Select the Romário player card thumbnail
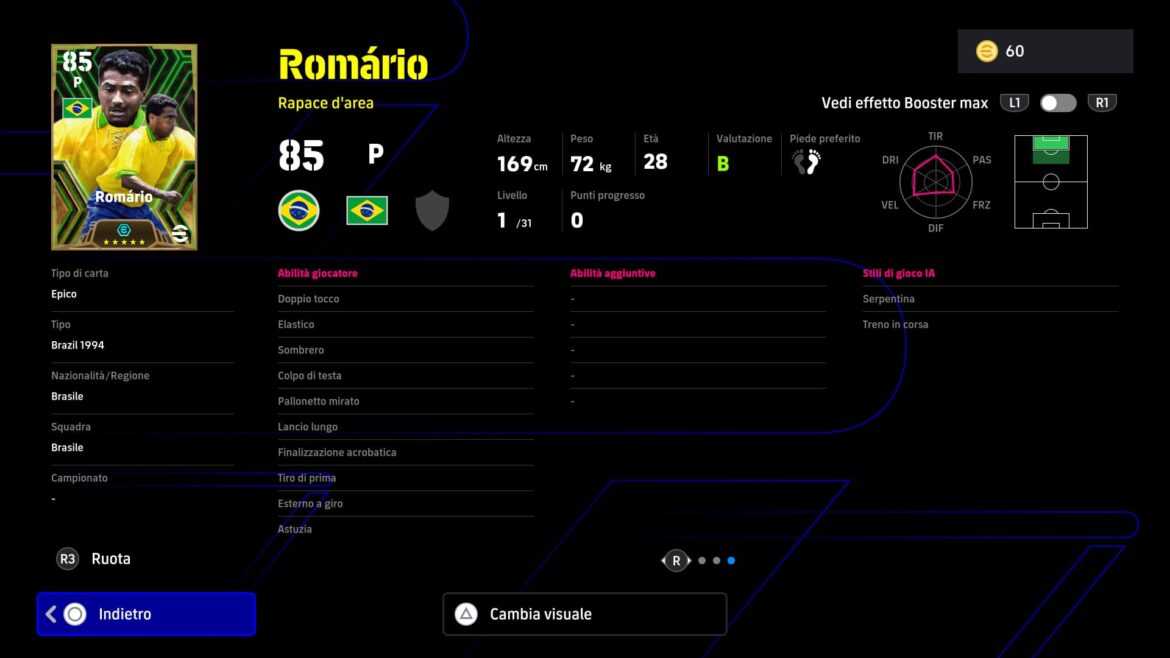The width and height of the screenshot is (1170, 658). [x=124, y=147]
